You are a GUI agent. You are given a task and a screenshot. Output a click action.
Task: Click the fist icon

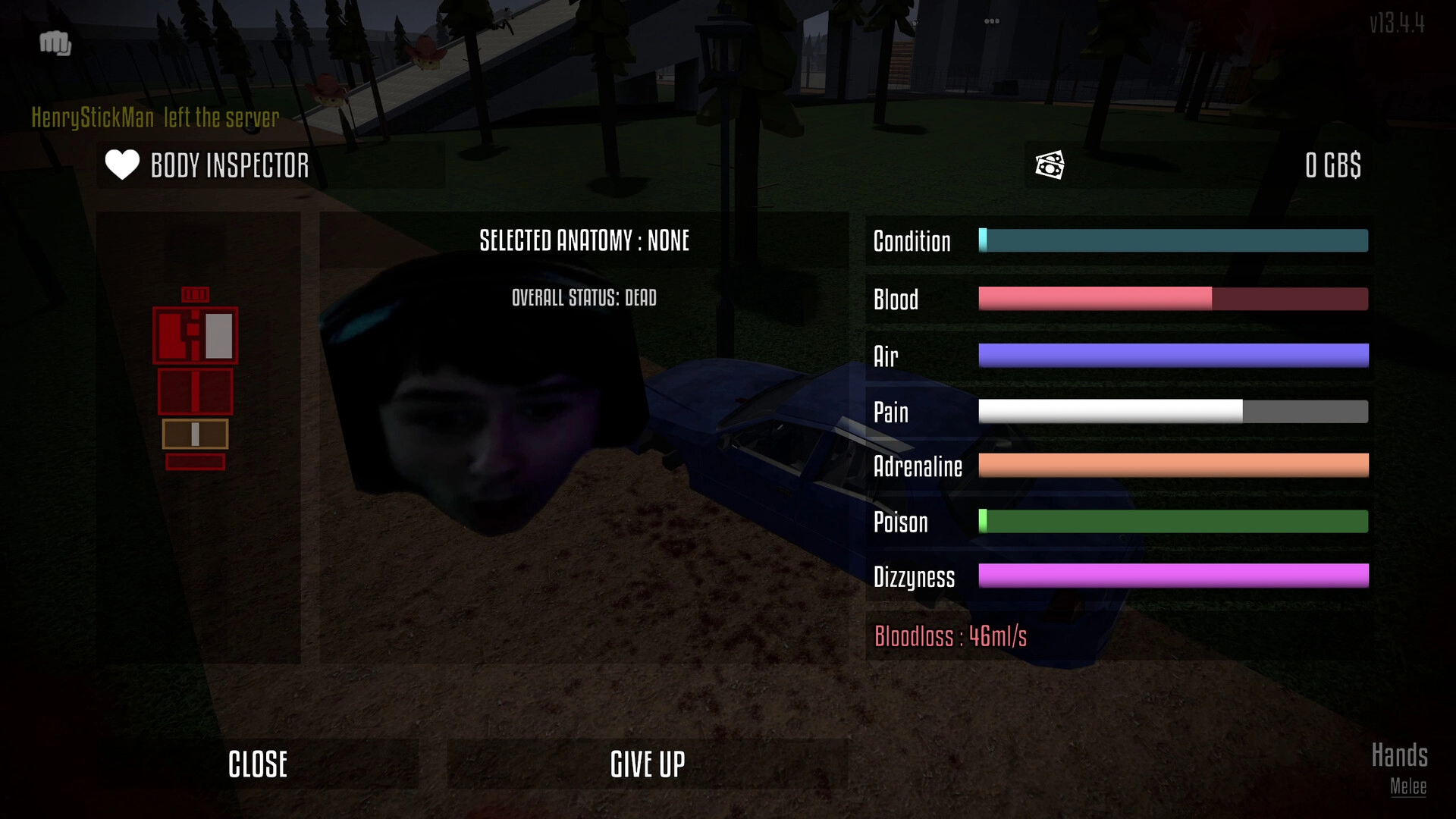[x=55, y=43]
